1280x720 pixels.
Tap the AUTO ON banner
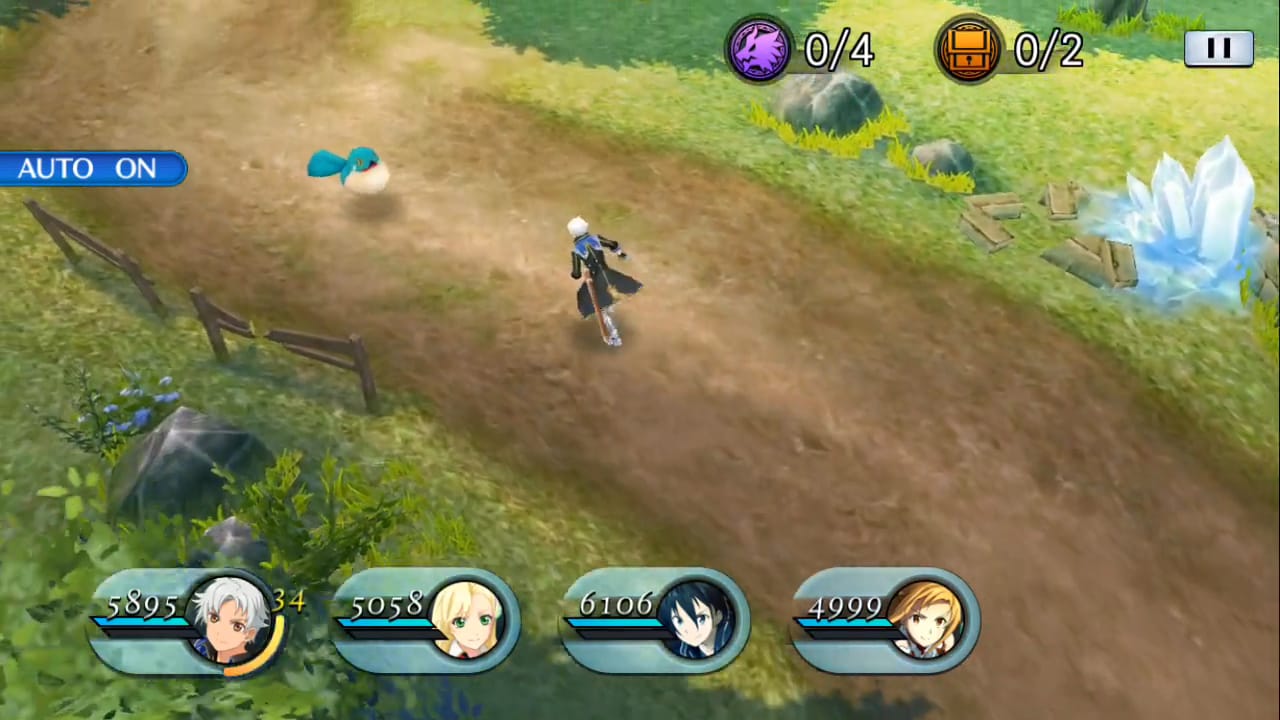(x=90, y=168)
